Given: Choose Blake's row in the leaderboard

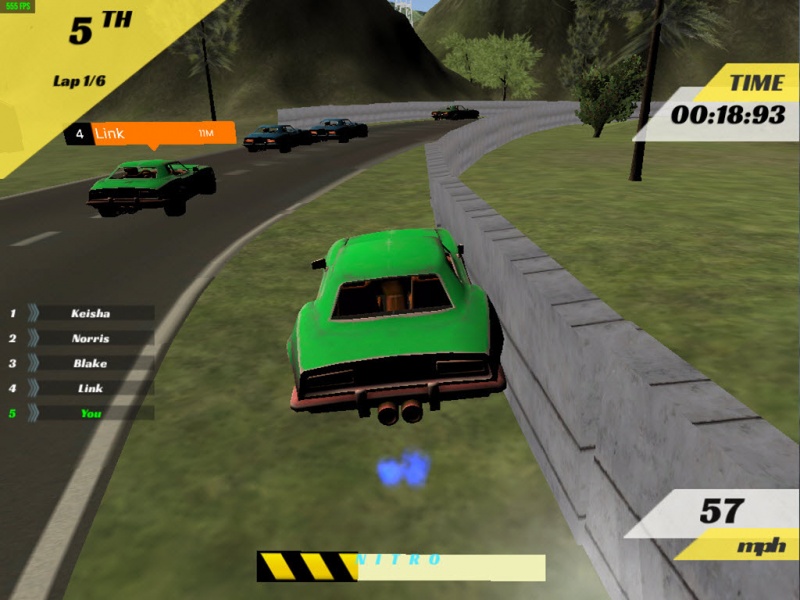Looking at the screenshot, I should [x=90, y=363].
